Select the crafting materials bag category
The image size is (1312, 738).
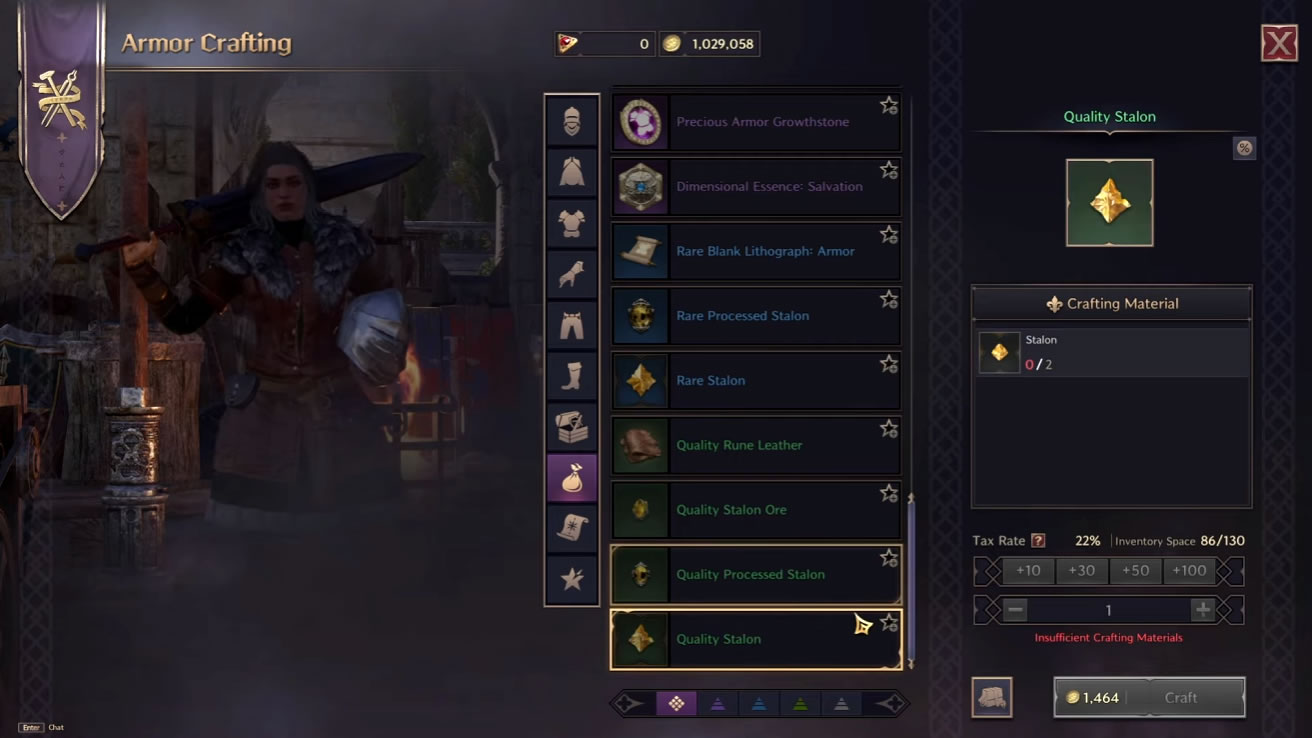click(x=572, y=478)
